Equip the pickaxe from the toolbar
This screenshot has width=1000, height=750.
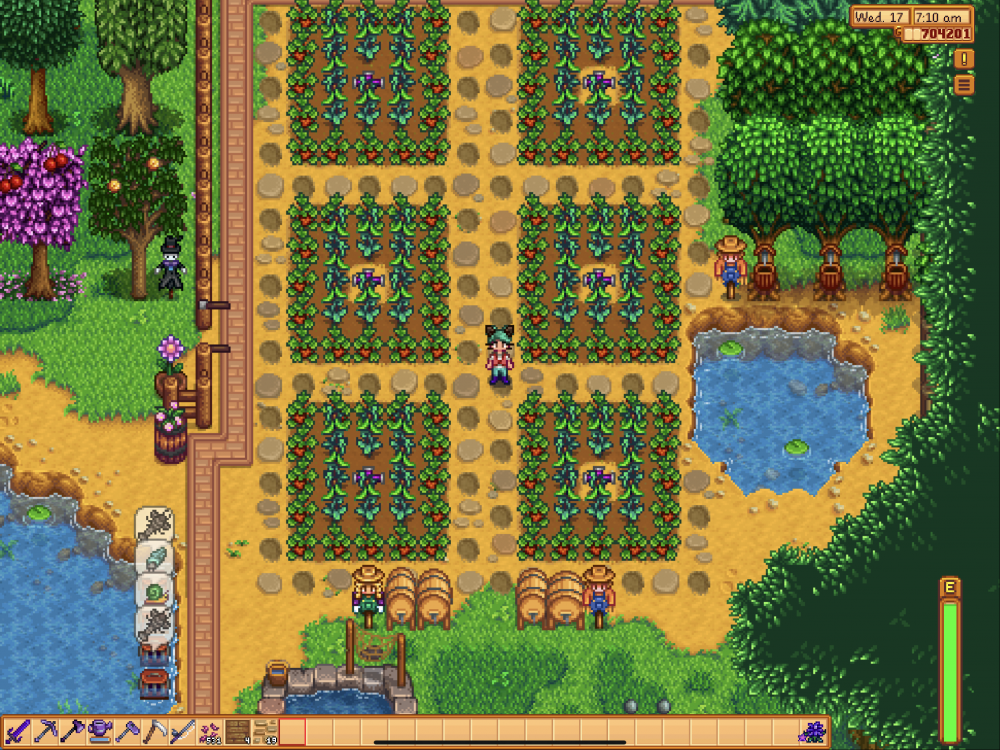click(46, 732)
